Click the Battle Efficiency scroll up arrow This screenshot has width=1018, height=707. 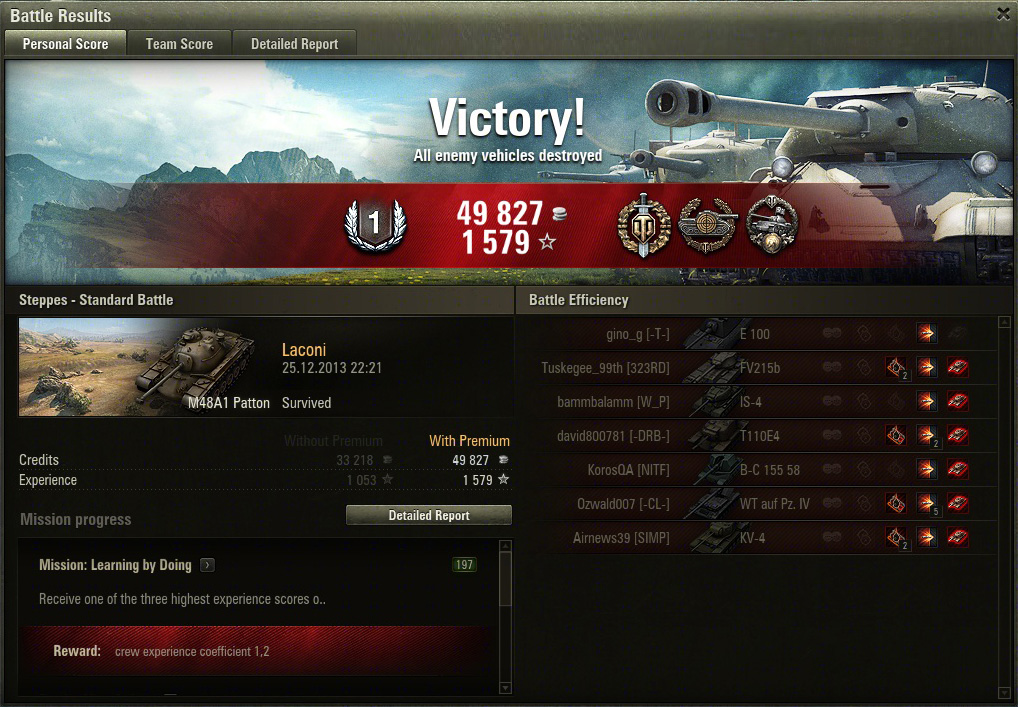coord(1004,322)
